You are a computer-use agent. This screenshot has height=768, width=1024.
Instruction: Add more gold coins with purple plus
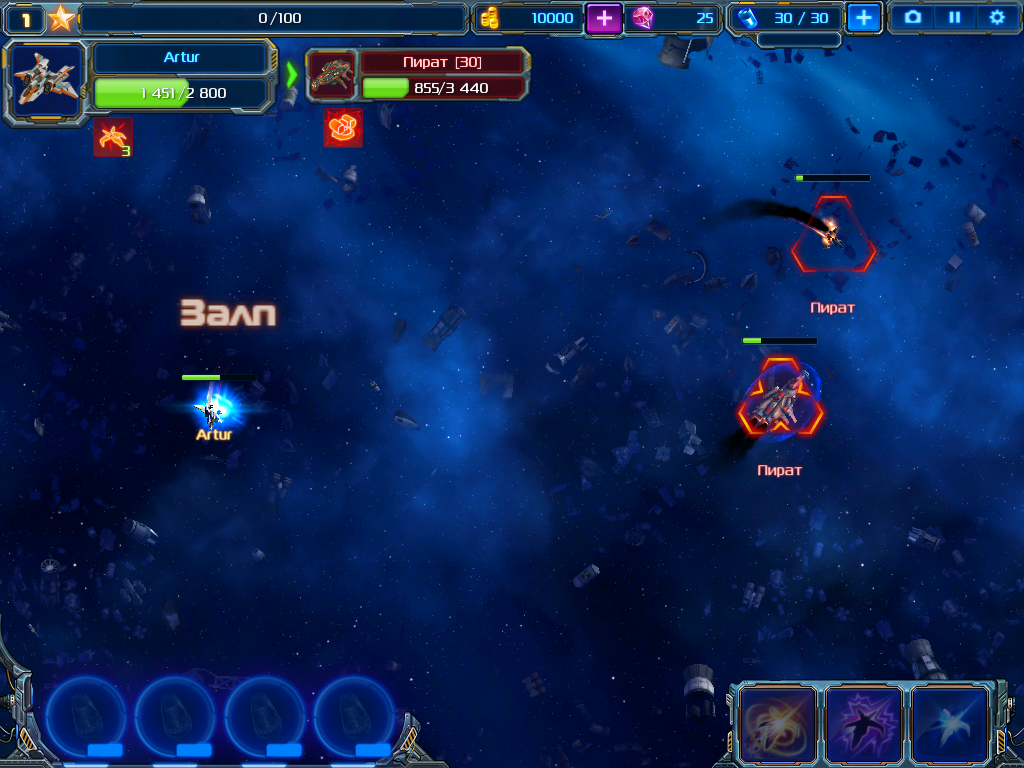coord(603,18)
